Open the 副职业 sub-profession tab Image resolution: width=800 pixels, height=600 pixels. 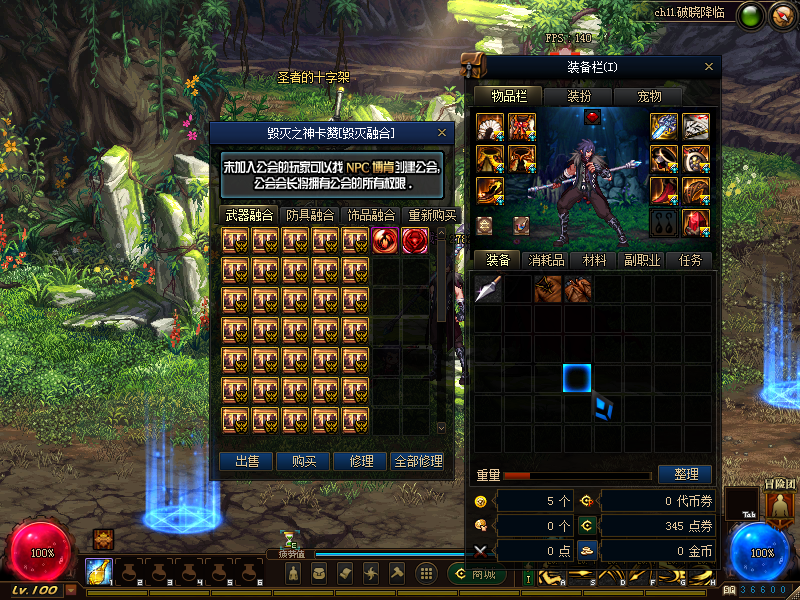click(x=642, y=260)
